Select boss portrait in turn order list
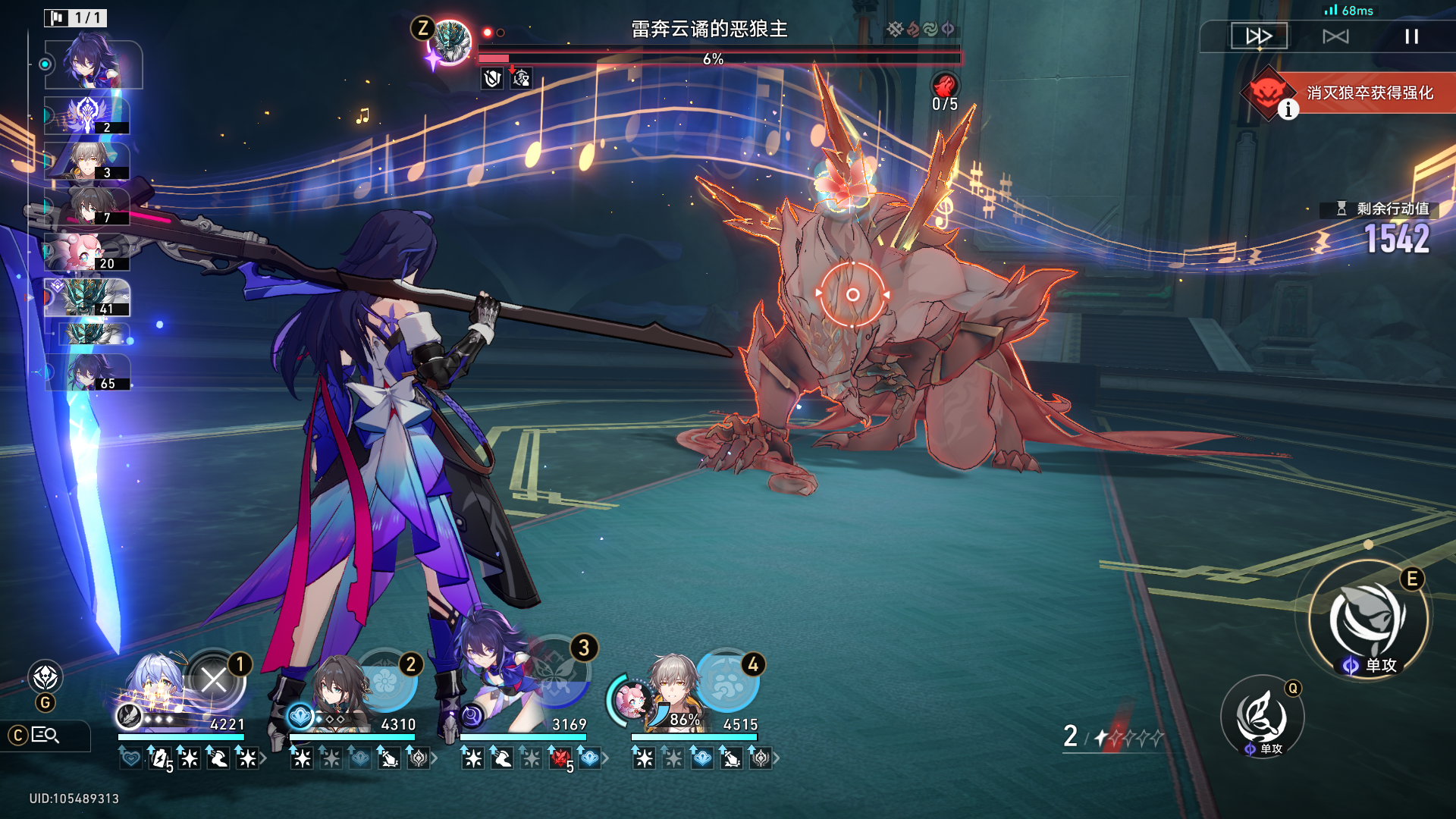Image resolution: width=1456 pixels, height=819 pixels. pos(87,297)
